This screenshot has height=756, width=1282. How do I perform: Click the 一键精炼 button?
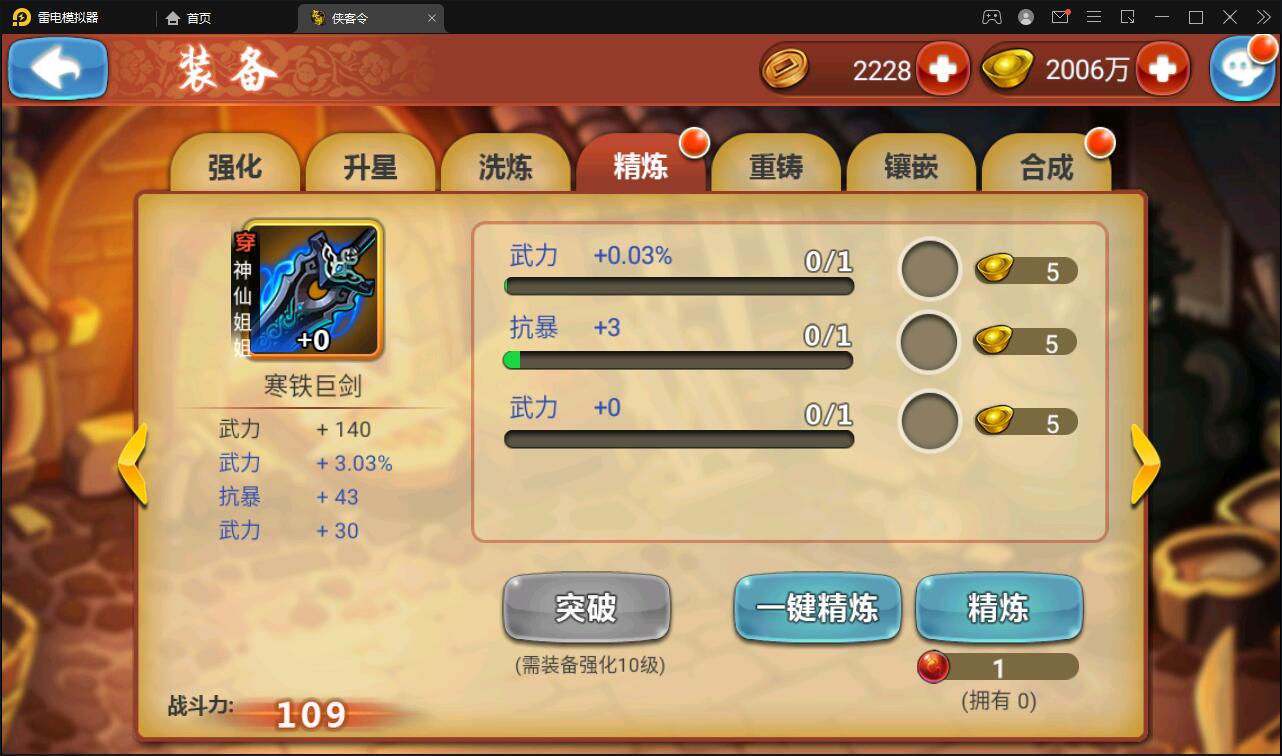817,607
